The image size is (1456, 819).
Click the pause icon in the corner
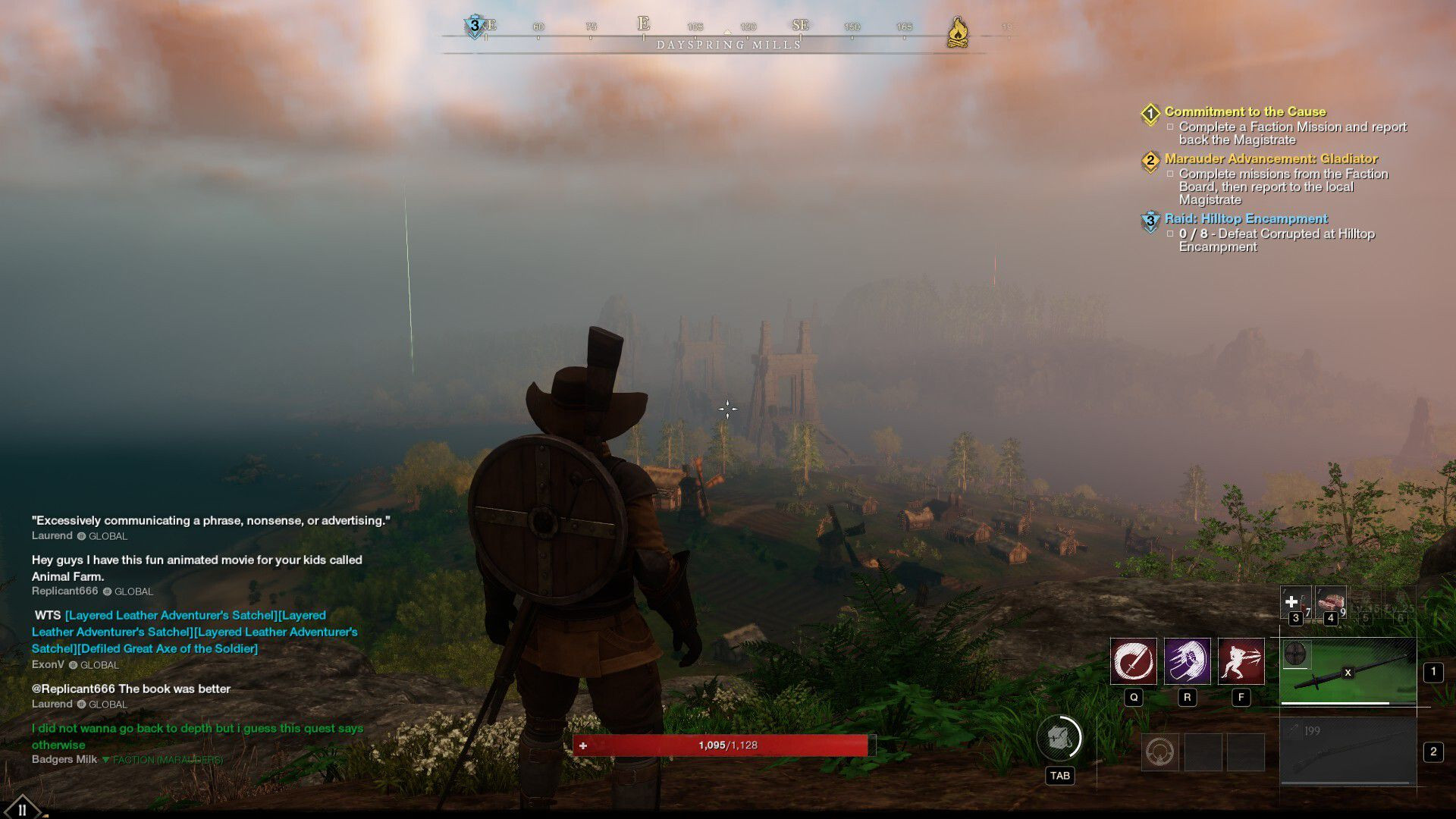point(22,808)
